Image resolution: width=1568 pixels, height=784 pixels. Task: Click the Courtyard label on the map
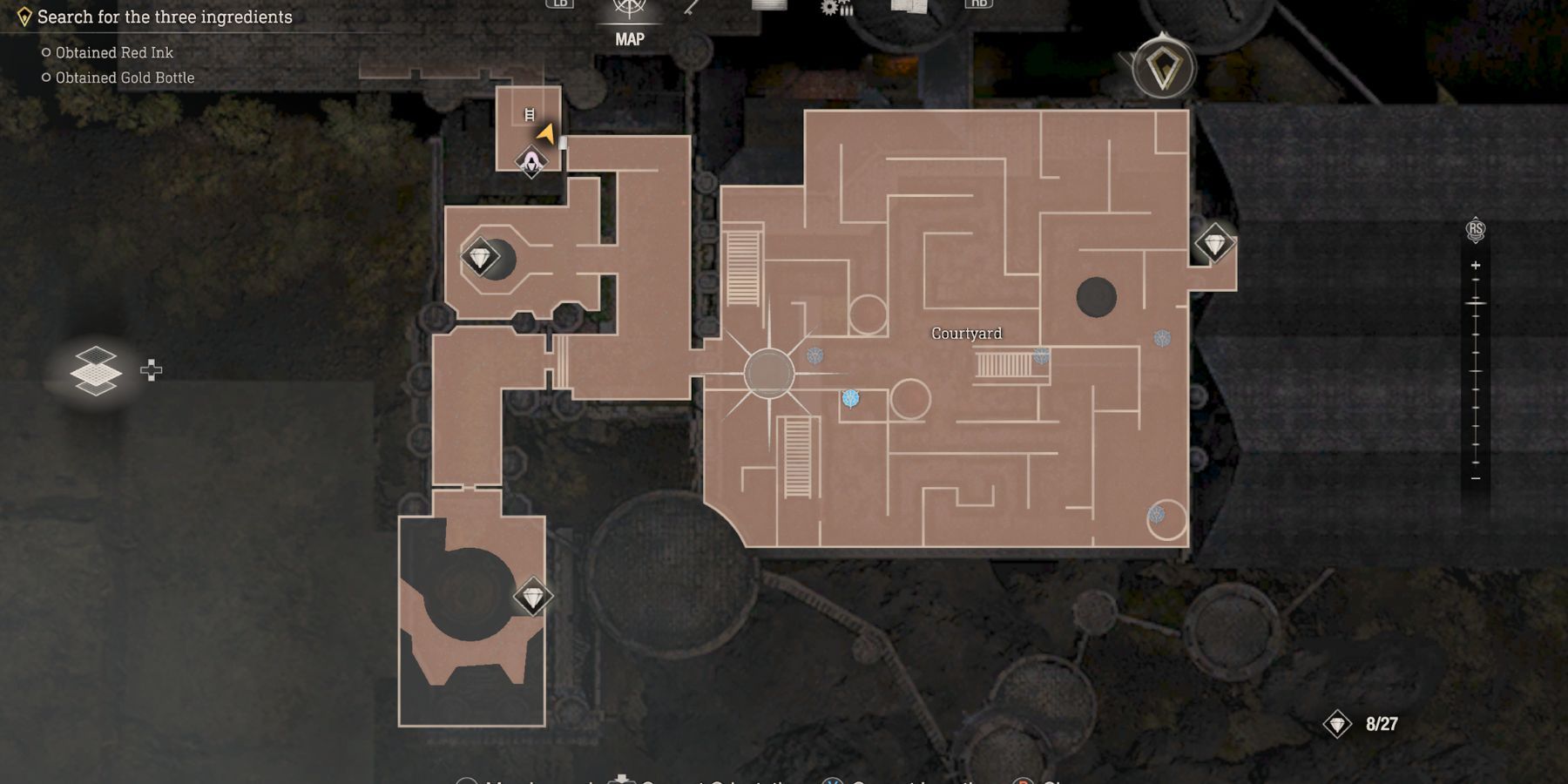967,333
